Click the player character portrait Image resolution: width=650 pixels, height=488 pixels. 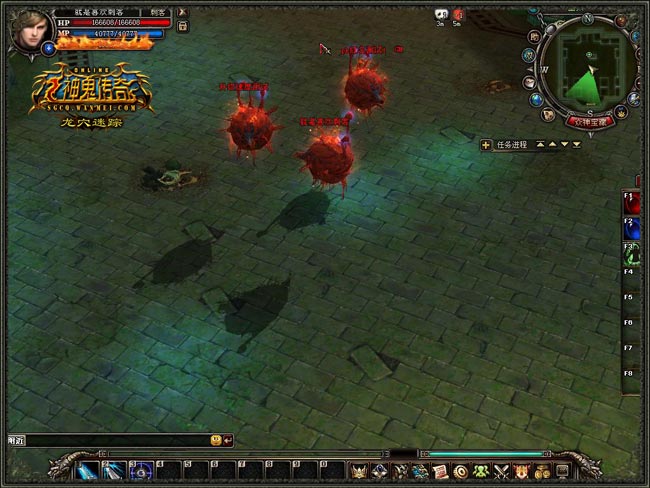coord(30,29)
